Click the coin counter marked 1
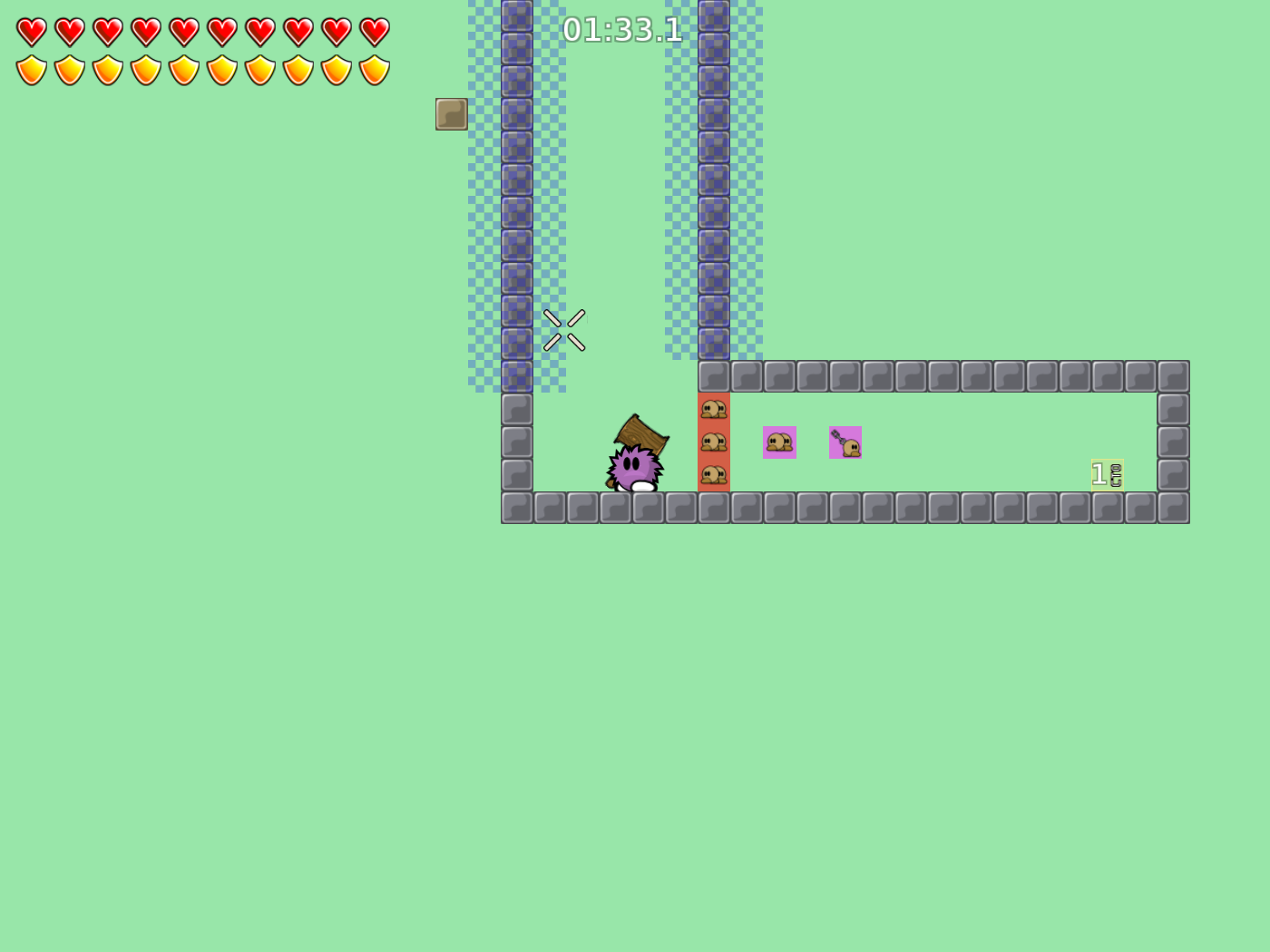 [x=1107, y=473]
